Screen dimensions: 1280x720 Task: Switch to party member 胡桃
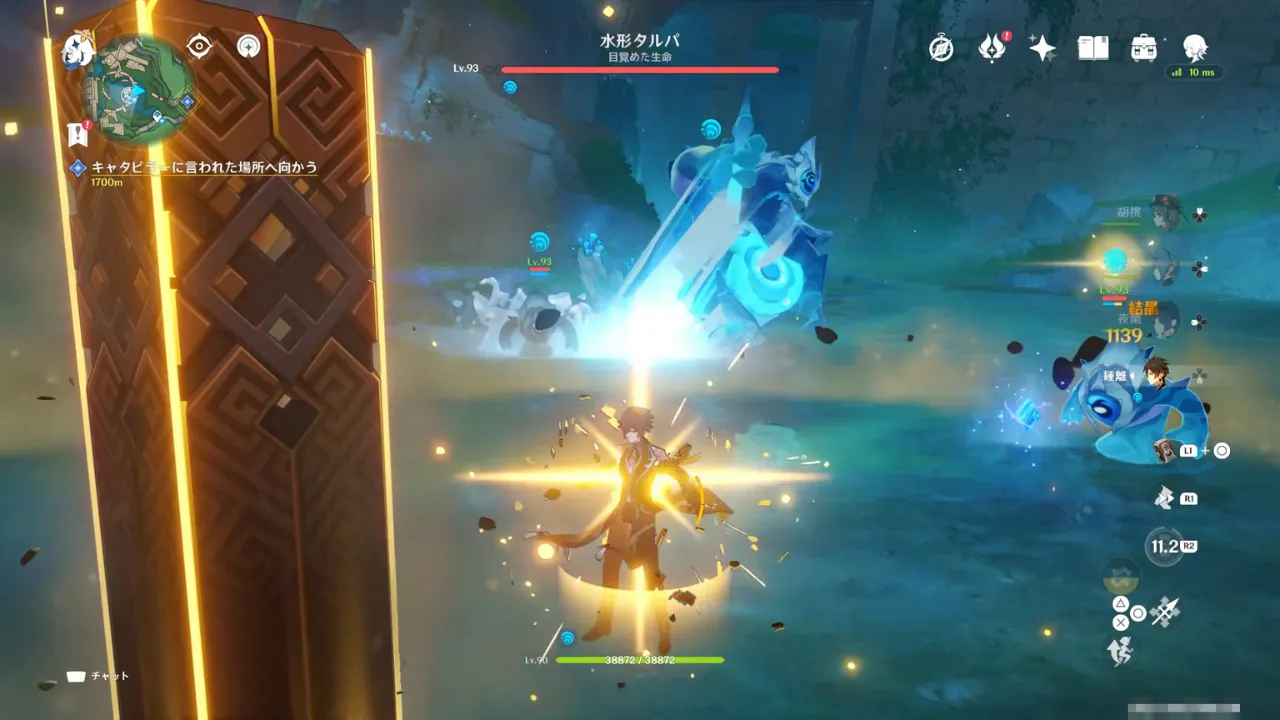(x=1165, y=214)
